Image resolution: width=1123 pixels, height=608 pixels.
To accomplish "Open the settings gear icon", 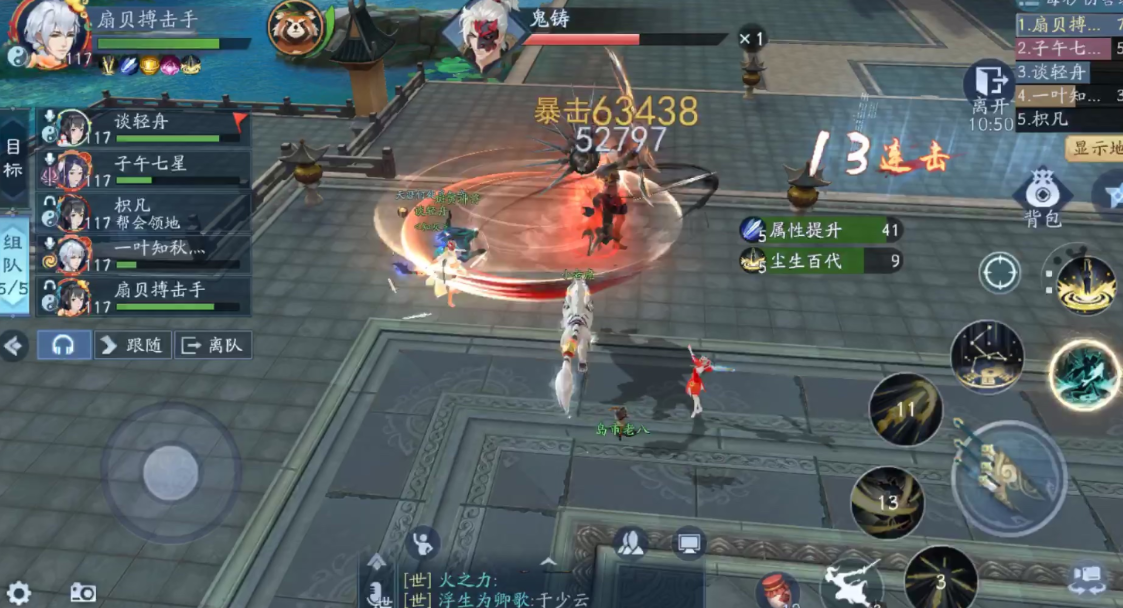I will 18,593.
